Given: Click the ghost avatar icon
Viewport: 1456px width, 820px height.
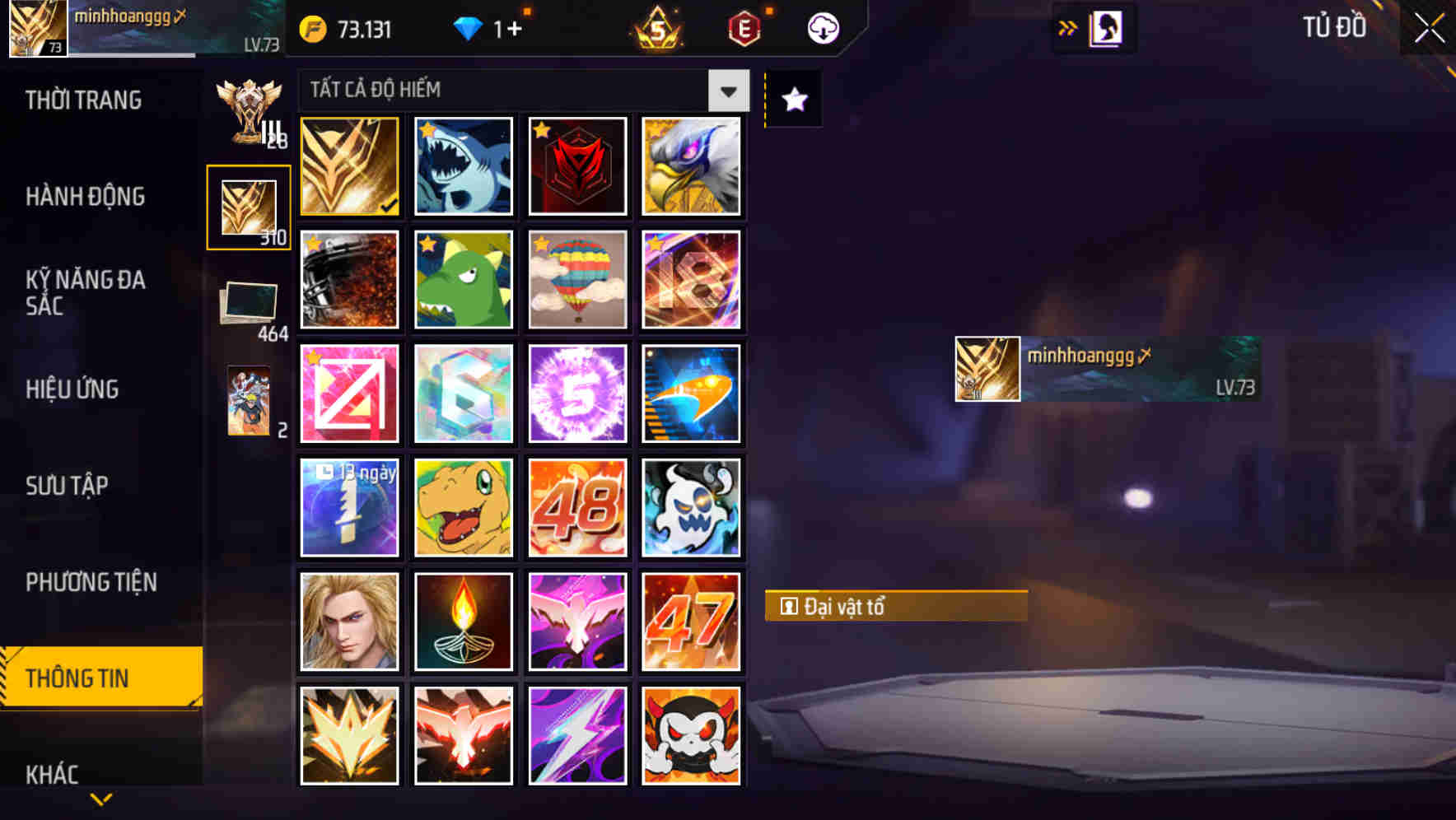Looking at the screenshot, I should 692,507.
